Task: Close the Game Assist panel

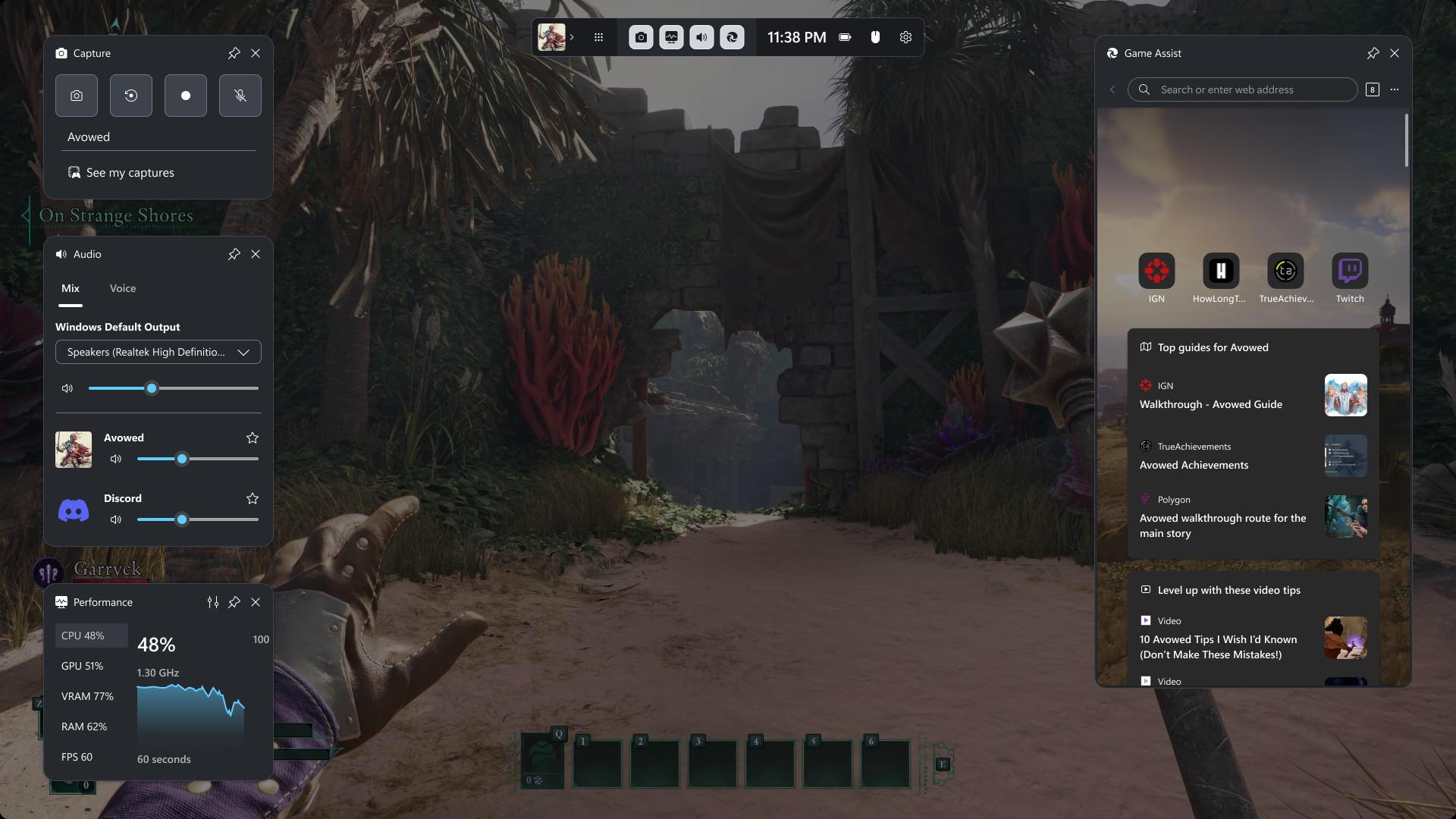Action: coord(1395,53)
